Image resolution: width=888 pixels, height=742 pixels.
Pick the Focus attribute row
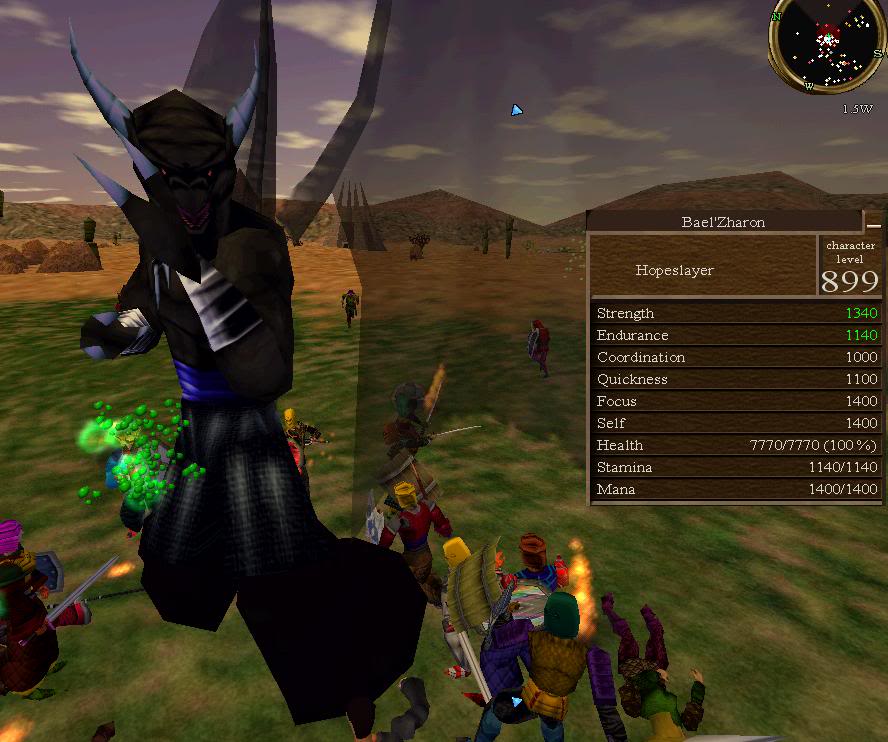(x=736, y=401)
